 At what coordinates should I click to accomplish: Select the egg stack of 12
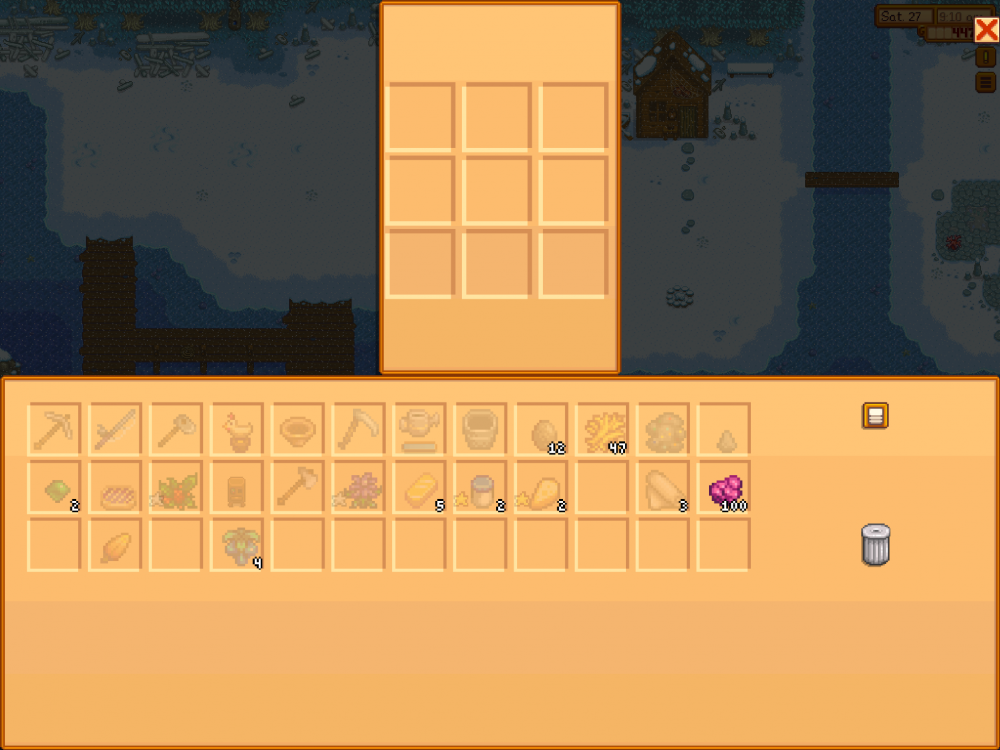tap(542, 429)
